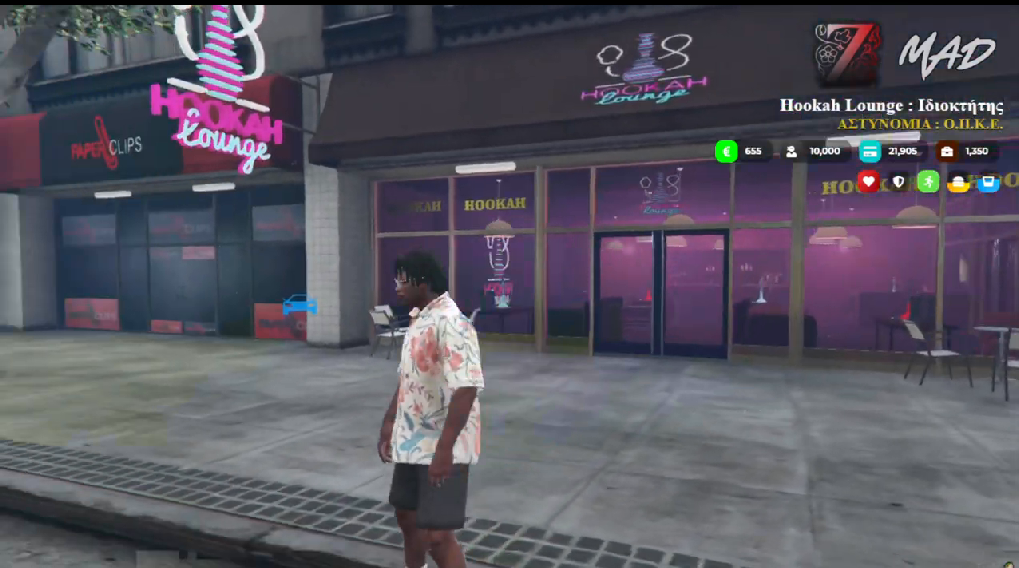
Task: Click the green running man stamina icon
Action: (x=928, y=182)
